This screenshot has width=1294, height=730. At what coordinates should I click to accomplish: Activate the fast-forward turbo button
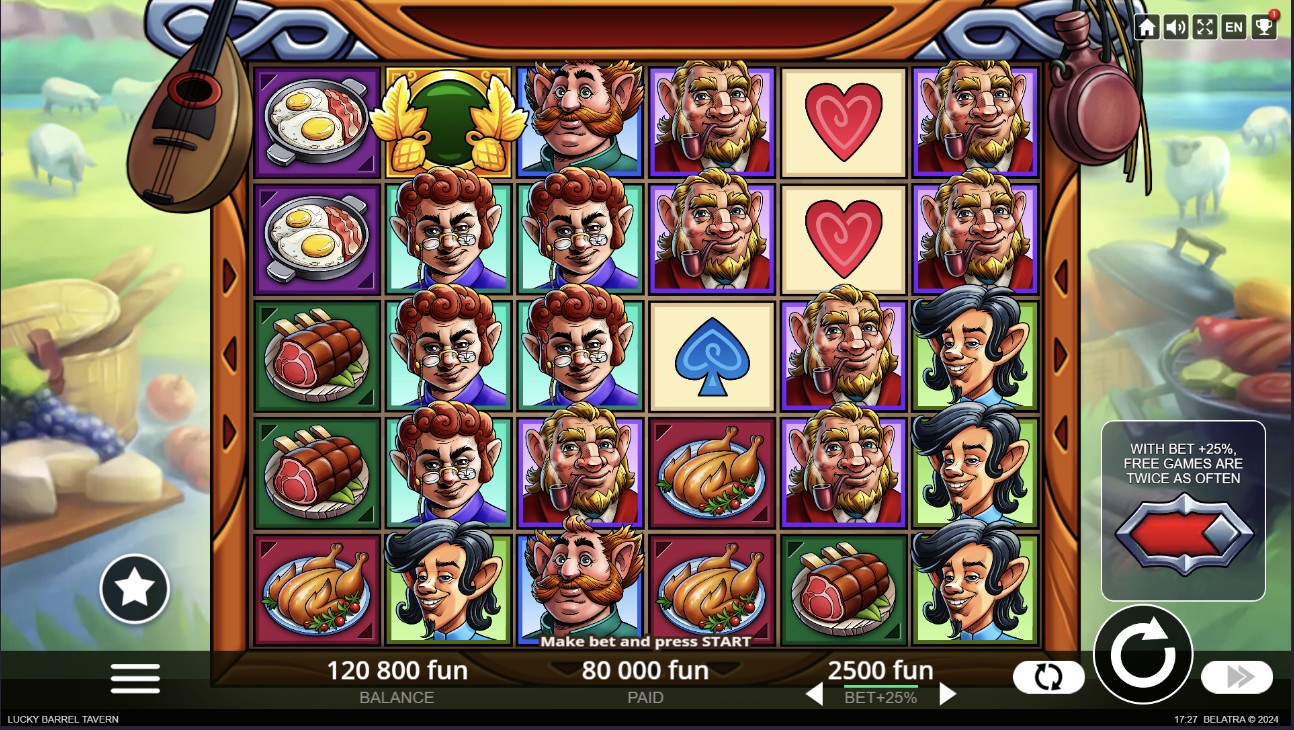(1237, 677)
